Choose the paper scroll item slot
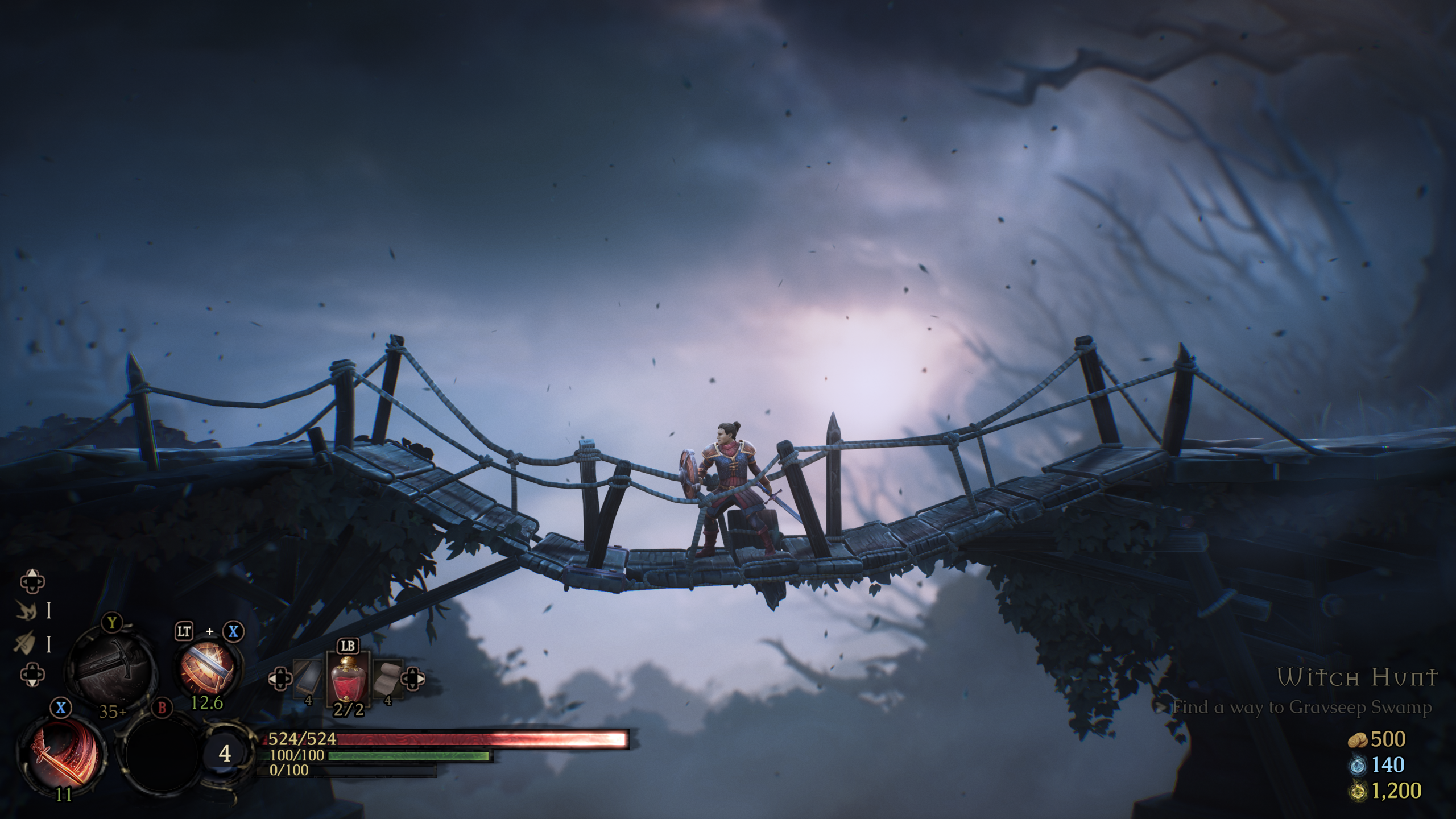Viewport: 1456px width, 819px height. (x=388, y=678)
